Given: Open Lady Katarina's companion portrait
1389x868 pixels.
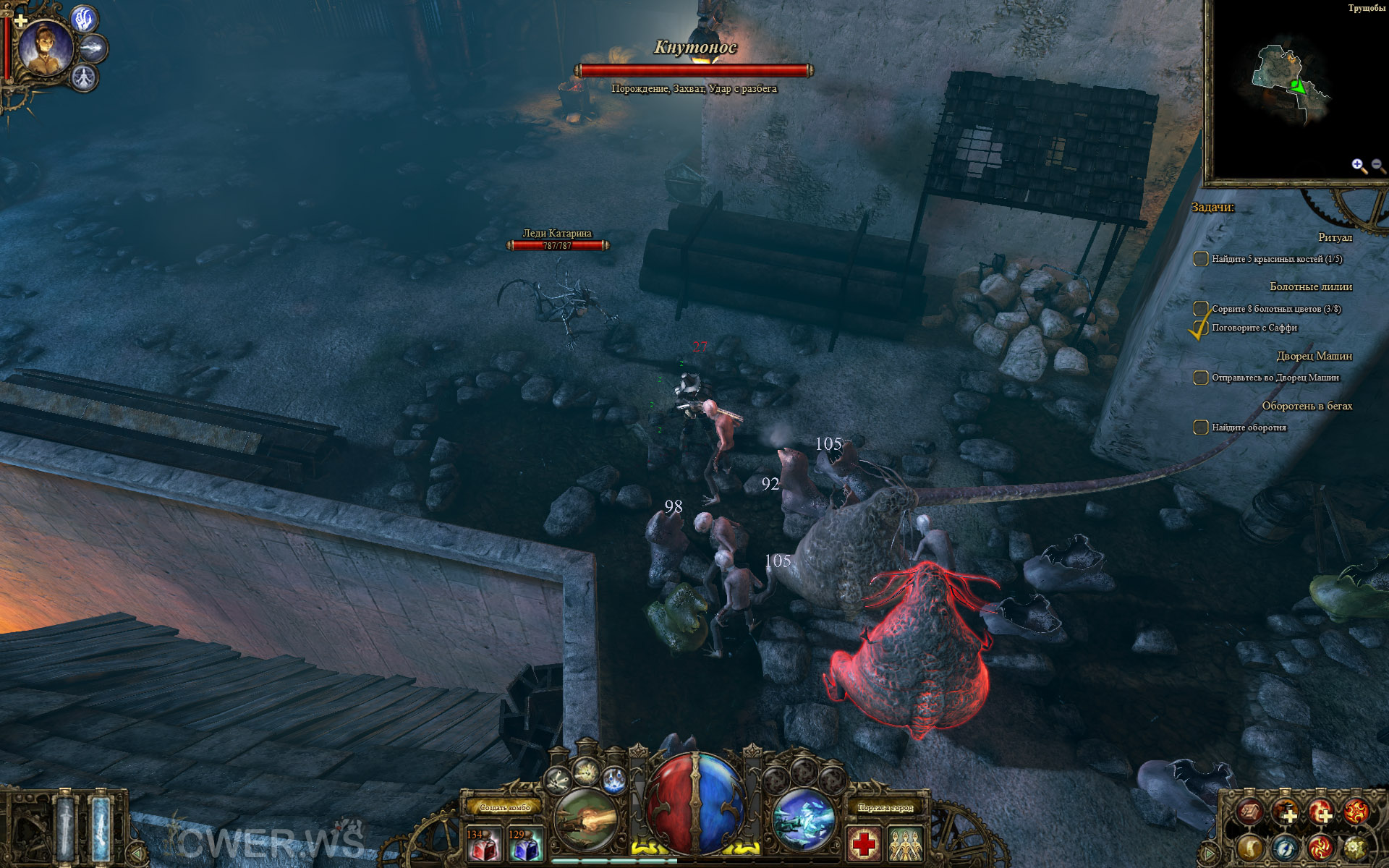Looking at the screenshot, I should pyautogui.click(x=45, y=48).
